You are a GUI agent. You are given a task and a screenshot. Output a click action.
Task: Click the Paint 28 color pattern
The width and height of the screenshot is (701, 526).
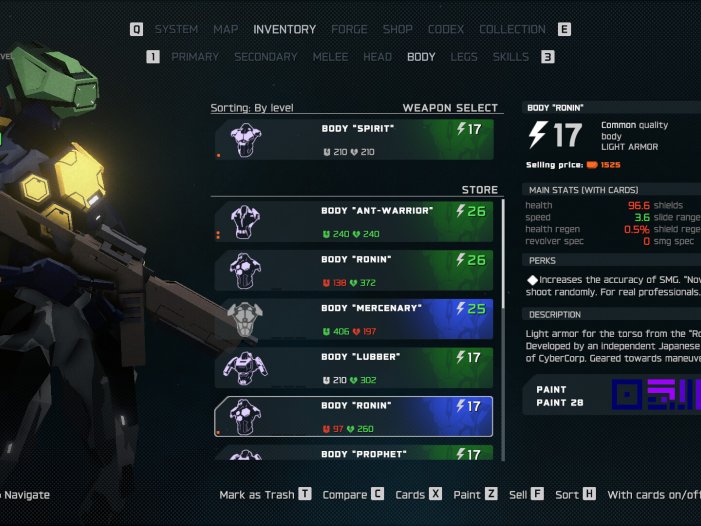(655, 395)
